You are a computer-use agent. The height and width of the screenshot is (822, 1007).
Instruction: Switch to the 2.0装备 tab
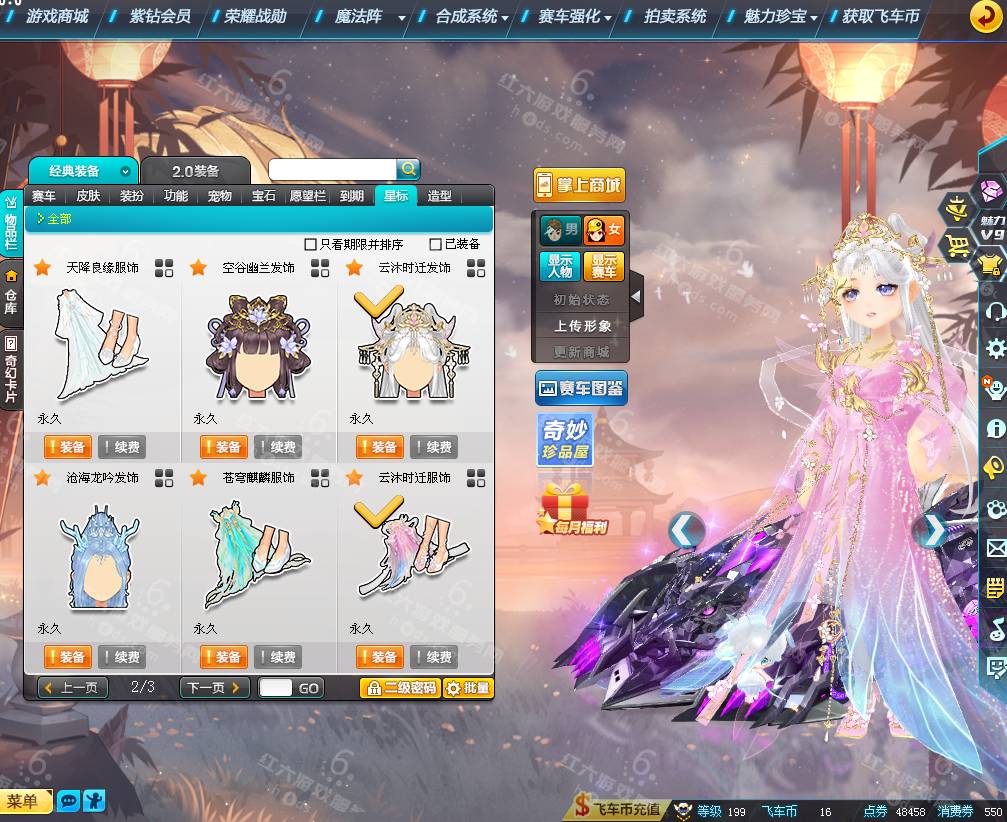(x=195, y=171)
